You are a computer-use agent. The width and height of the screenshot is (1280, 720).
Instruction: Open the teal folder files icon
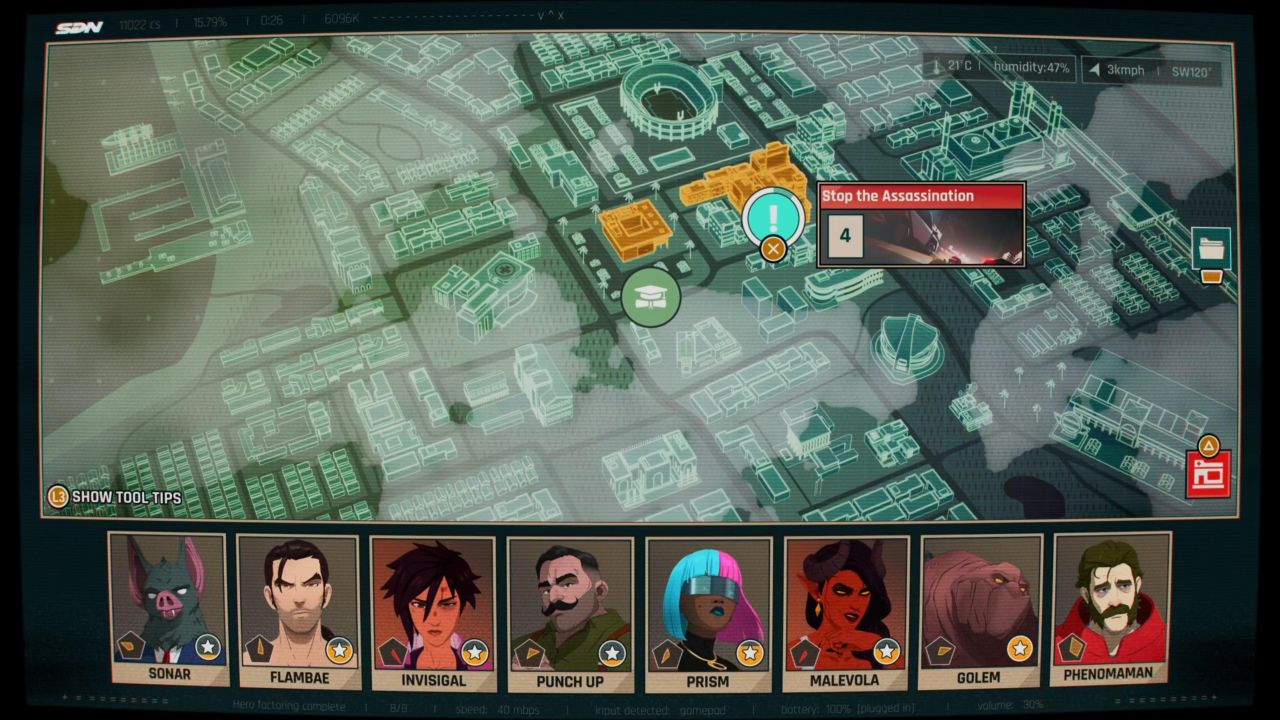tap(1211, 248)
